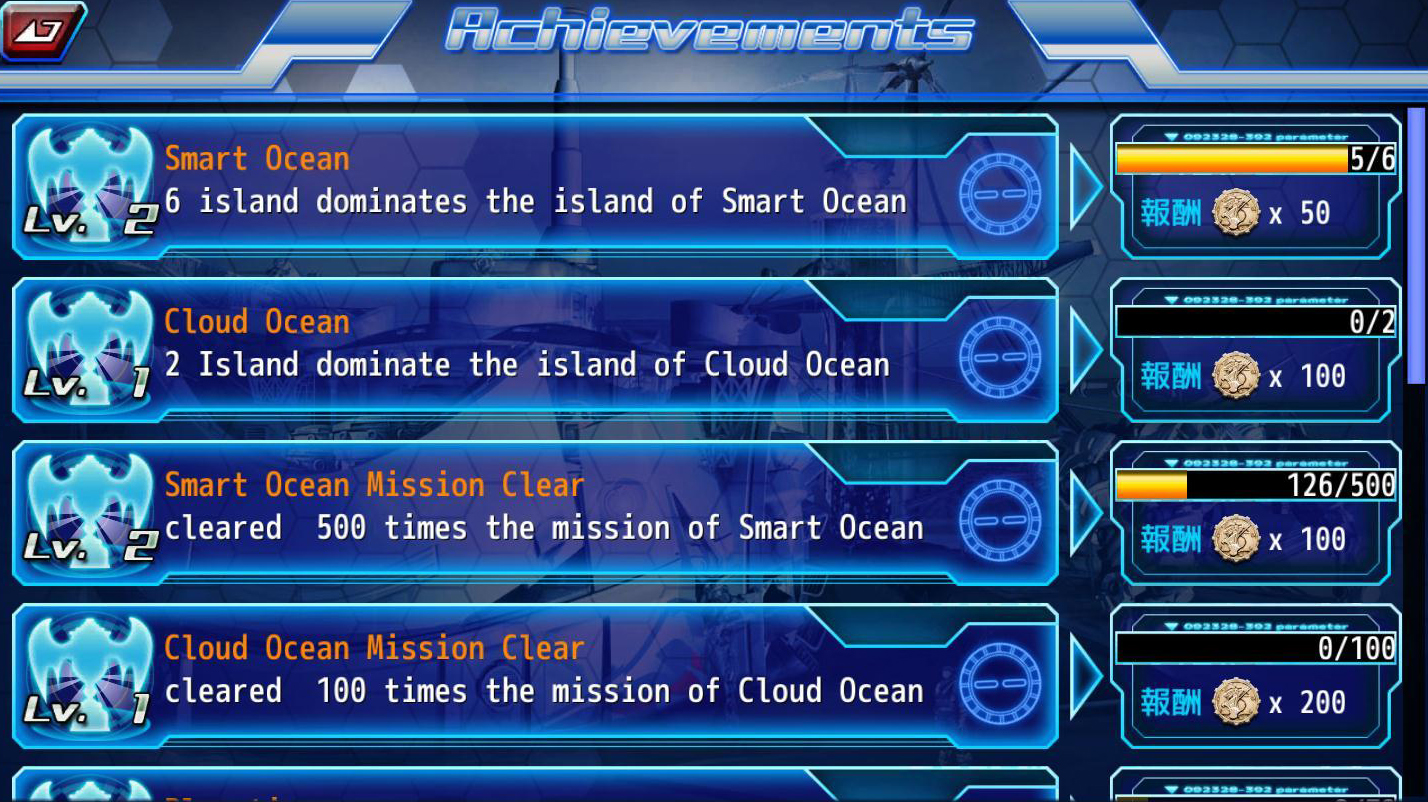Click the 126/500 progress reward panel

(1255, 513)
